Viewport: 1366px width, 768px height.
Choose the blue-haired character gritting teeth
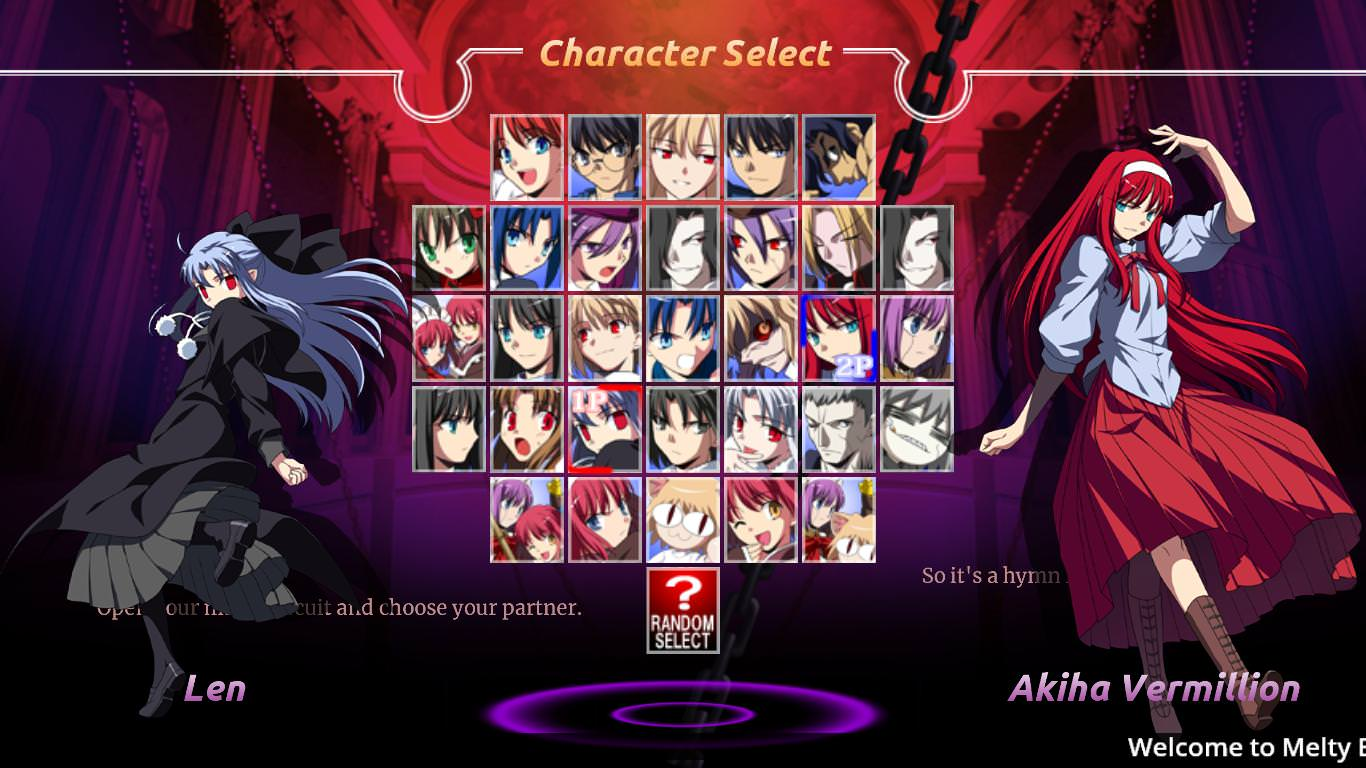(683, 338)
